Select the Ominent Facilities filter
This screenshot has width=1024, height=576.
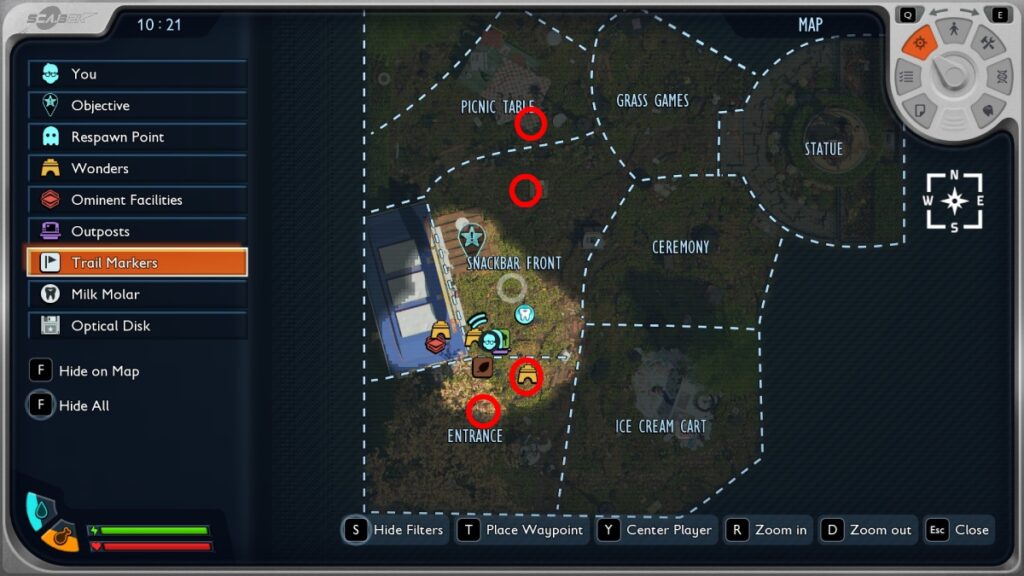point(137,200)
